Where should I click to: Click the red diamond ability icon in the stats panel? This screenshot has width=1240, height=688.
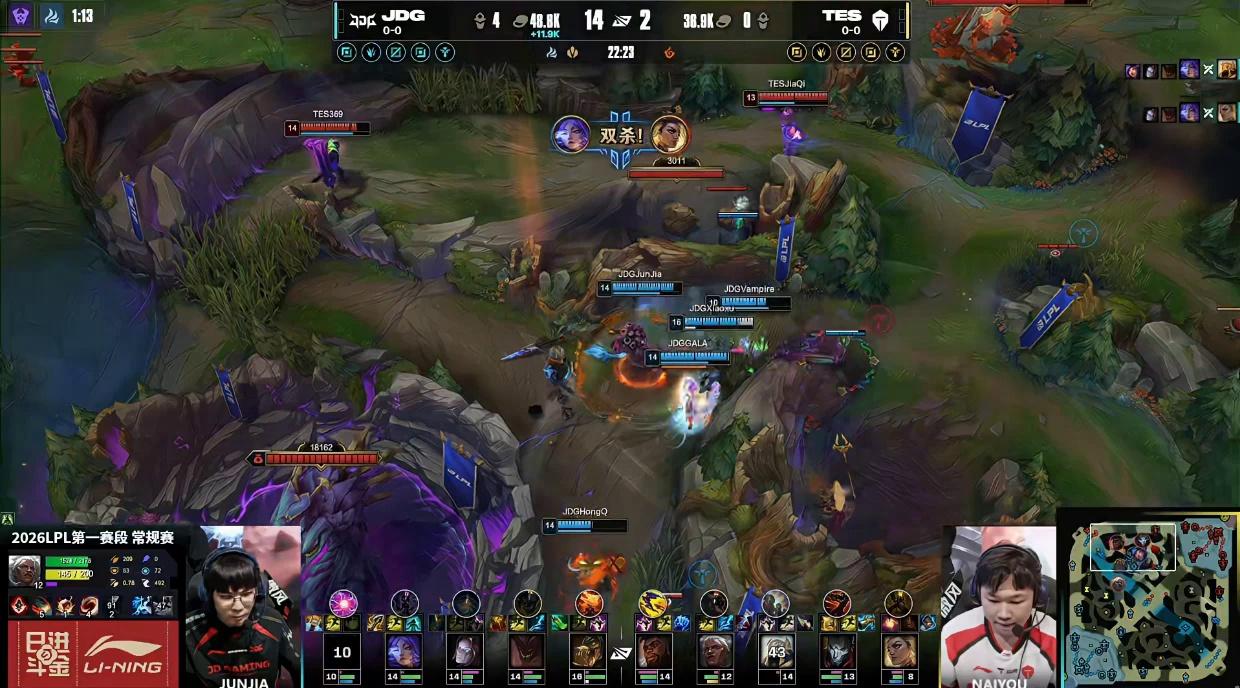[x=19, y=606]
